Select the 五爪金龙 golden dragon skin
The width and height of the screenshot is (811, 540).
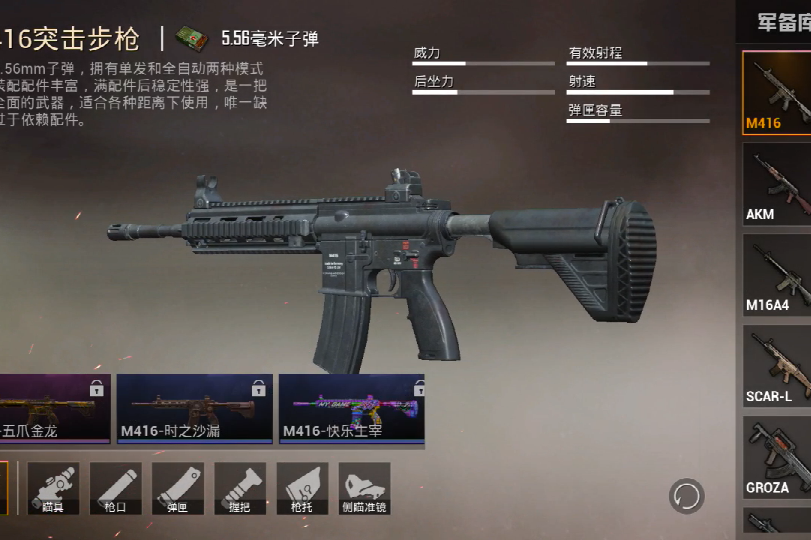[54, 408]
